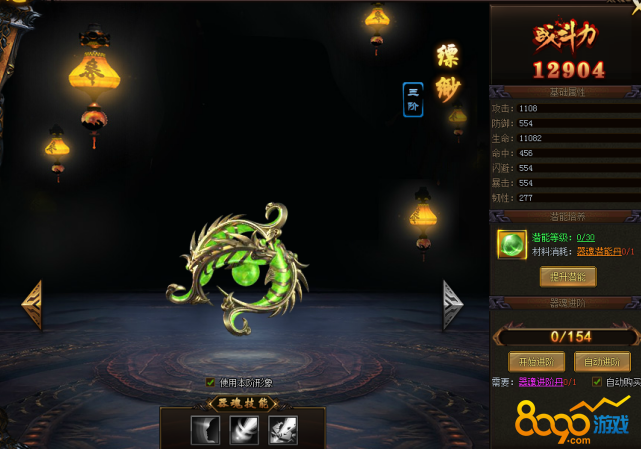
Task: Click the 提升潜能 (upgrade potential) button
Action: point(567,276)
